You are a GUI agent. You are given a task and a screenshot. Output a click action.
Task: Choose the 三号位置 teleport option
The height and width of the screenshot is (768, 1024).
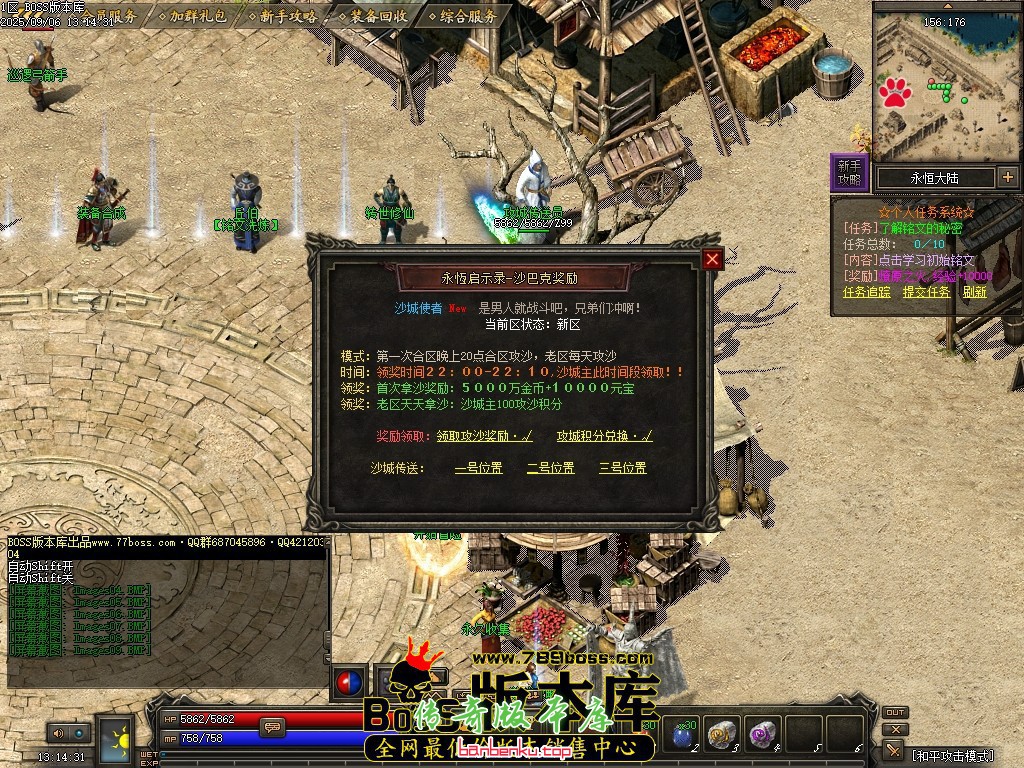pyautogui.click(x=622, y=468)
